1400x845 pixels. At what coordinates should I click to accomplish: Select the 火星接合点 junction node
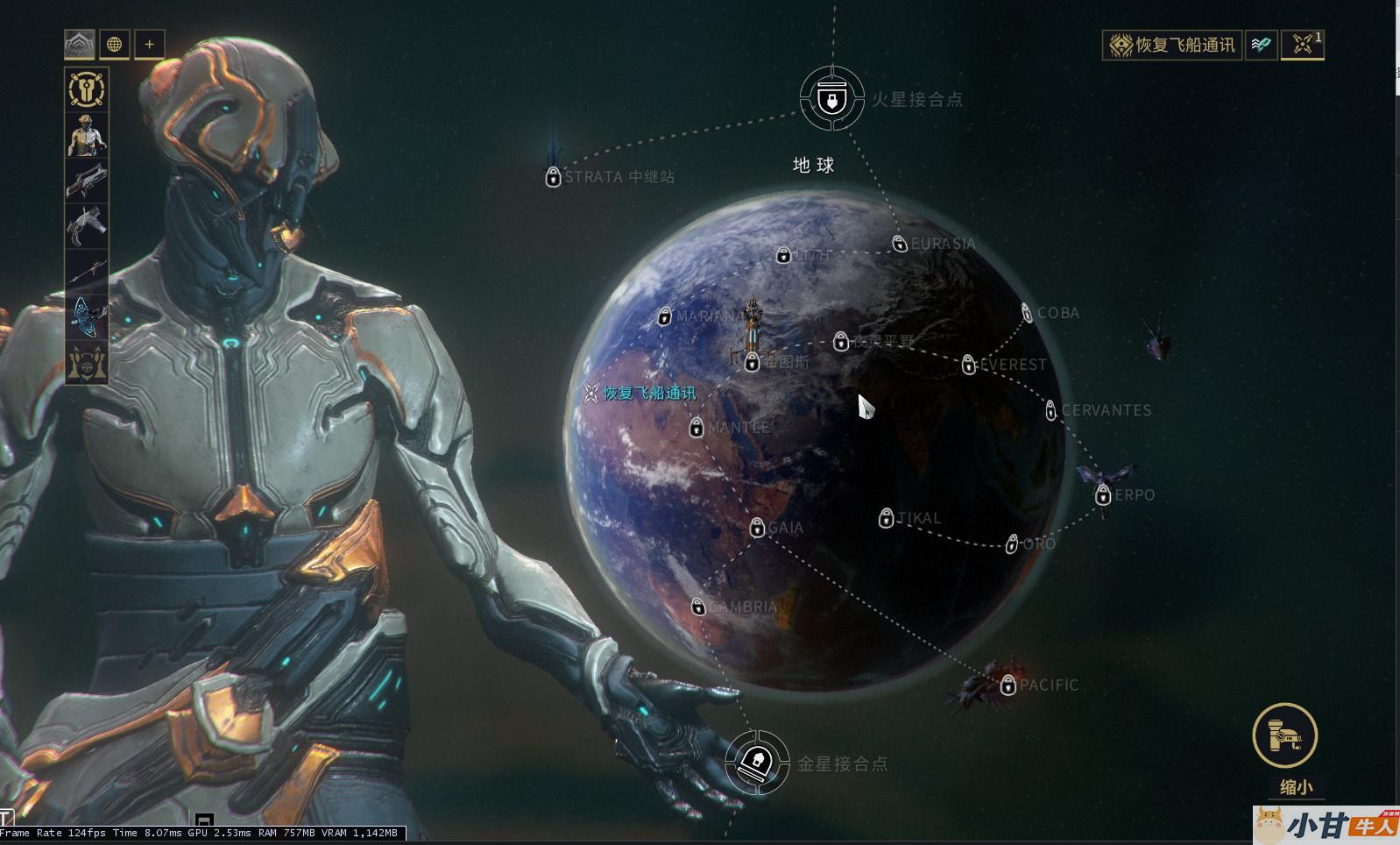point(831,98)
